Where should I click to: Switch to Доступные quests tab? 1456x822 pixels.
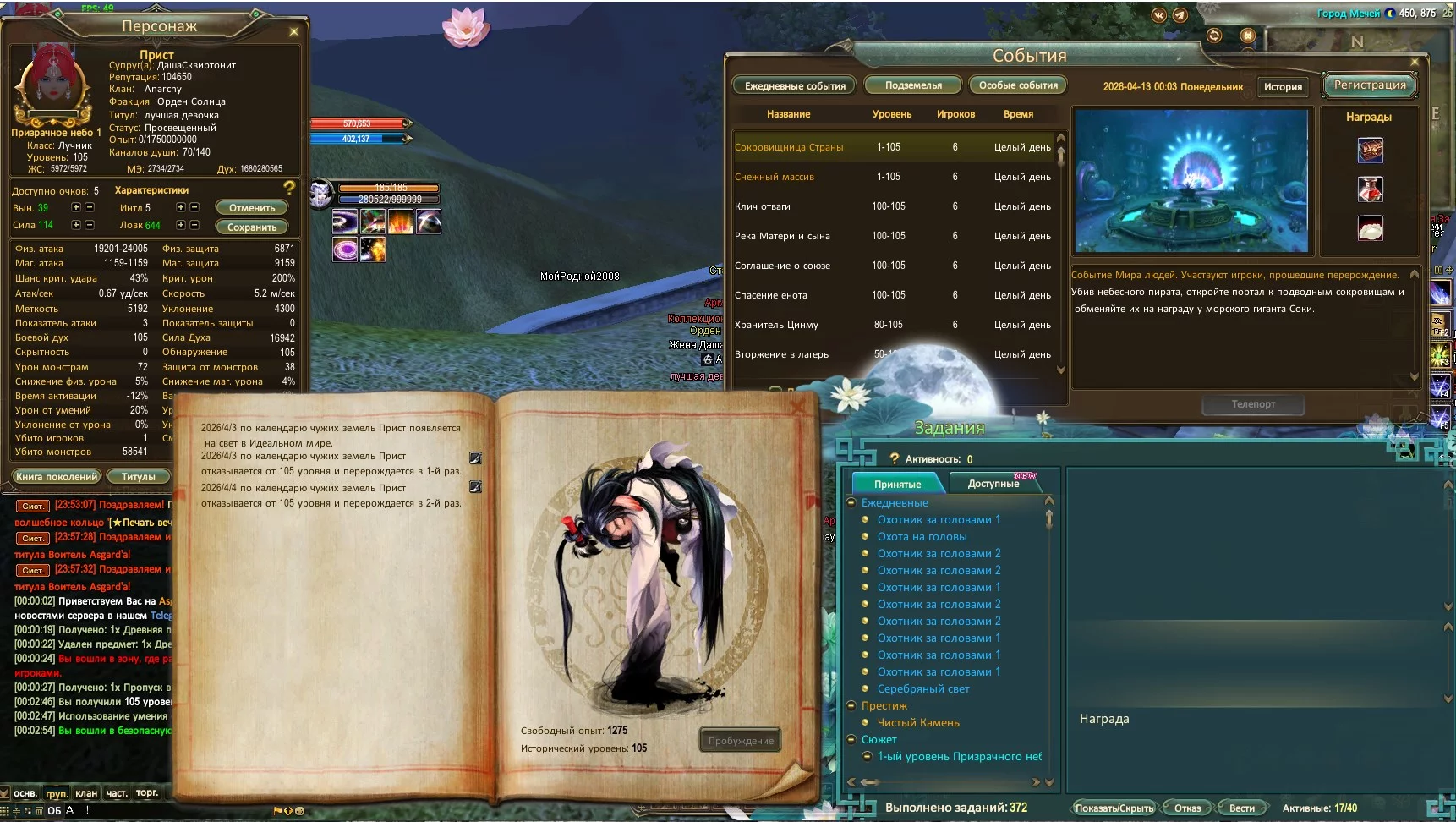coord(993,484)
